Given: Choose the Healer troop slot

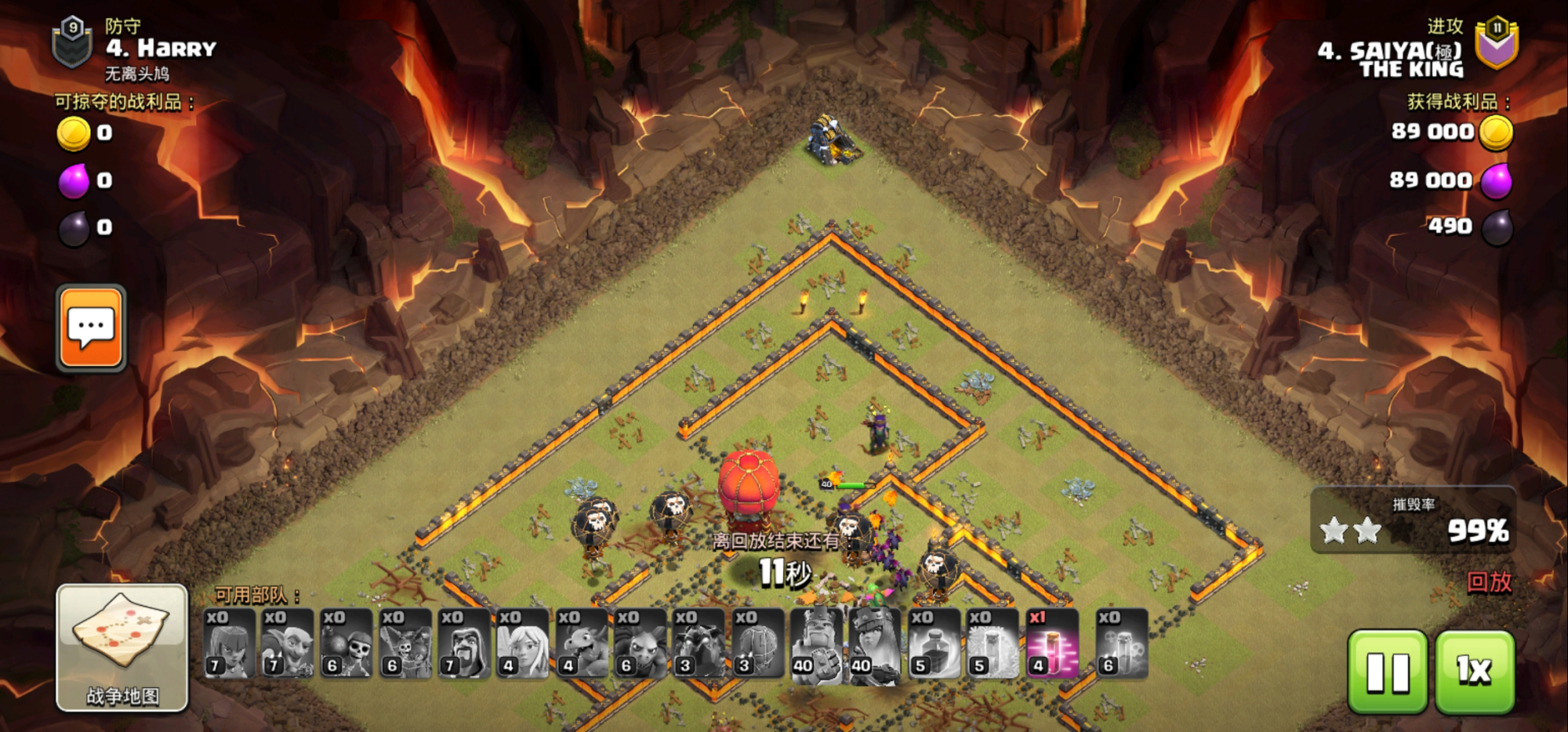Looking at the screenshot, I should [523, 643].
